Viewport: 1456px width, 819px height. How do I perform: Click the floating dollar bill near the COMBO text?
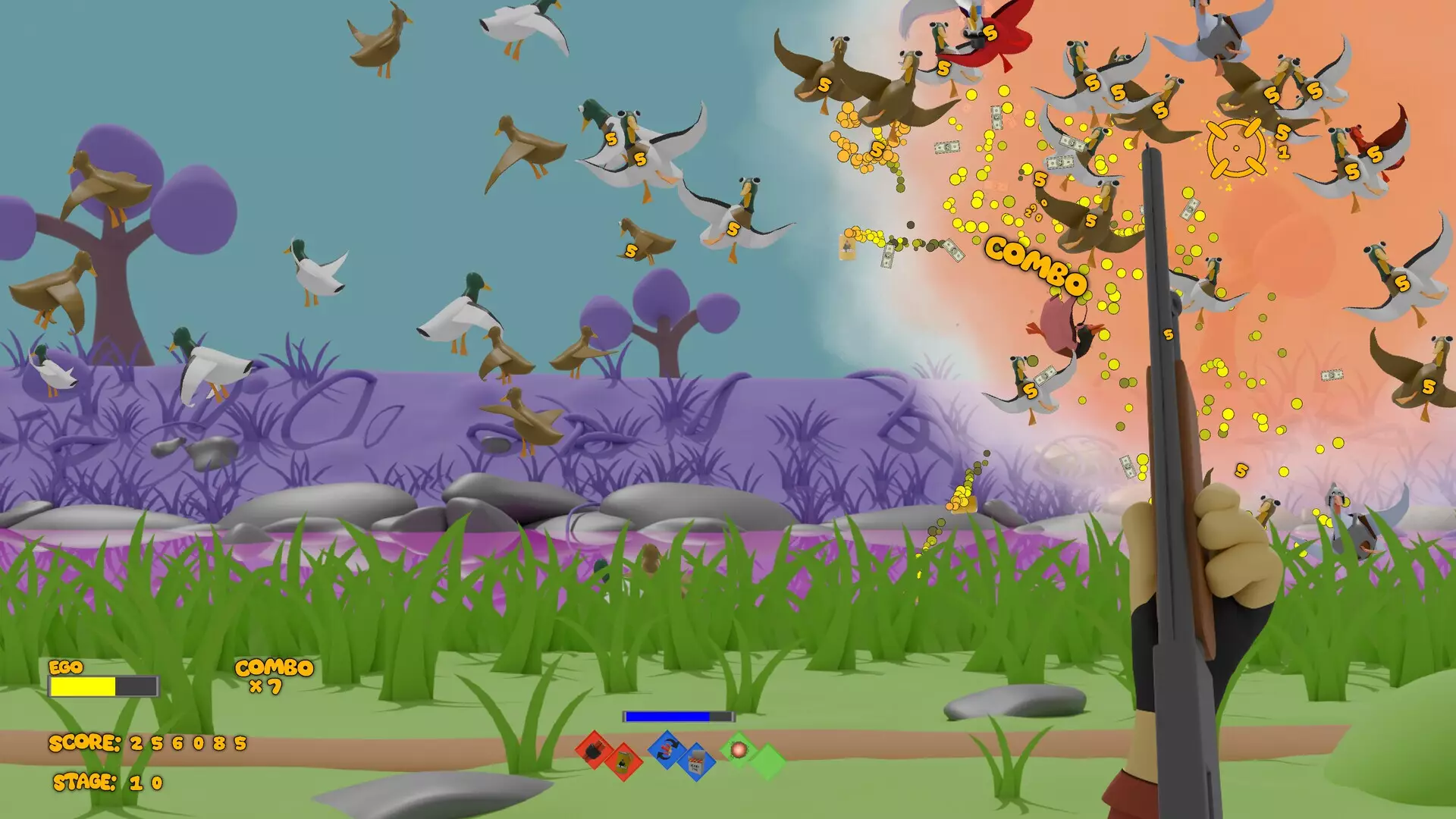point(953,252)
